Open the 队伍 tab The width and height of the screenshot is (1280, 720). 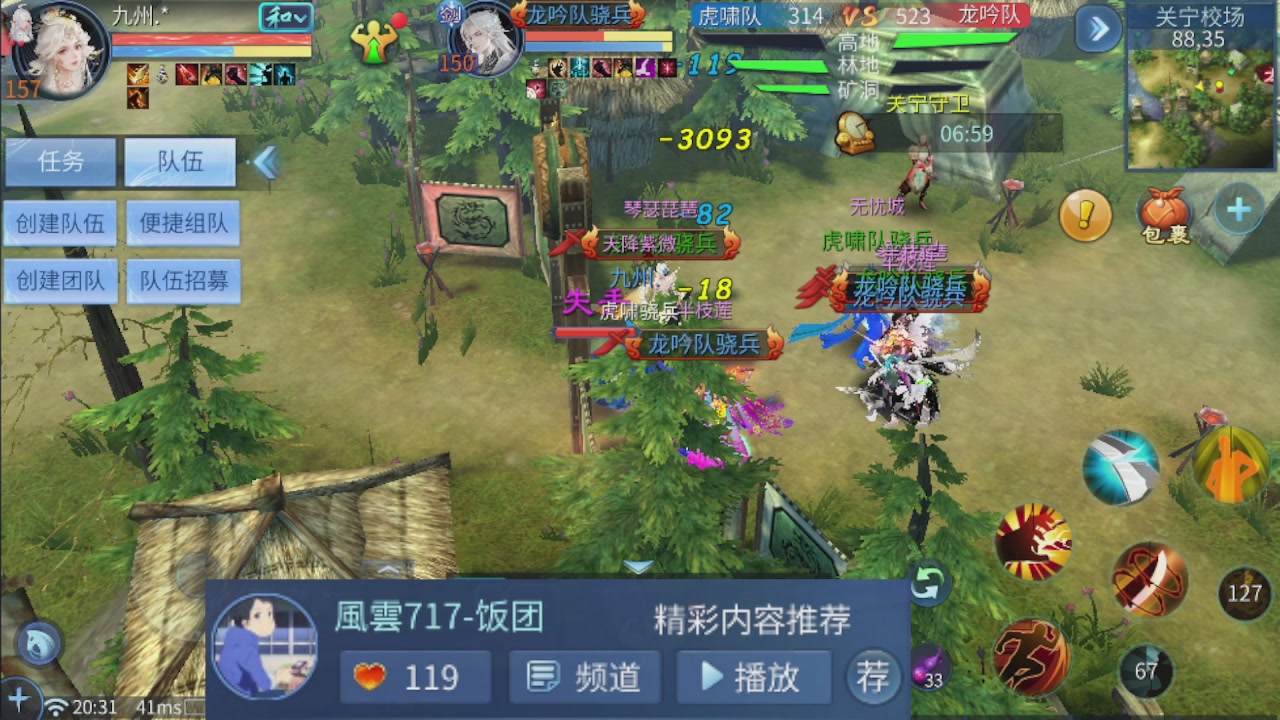click(179, 162)
